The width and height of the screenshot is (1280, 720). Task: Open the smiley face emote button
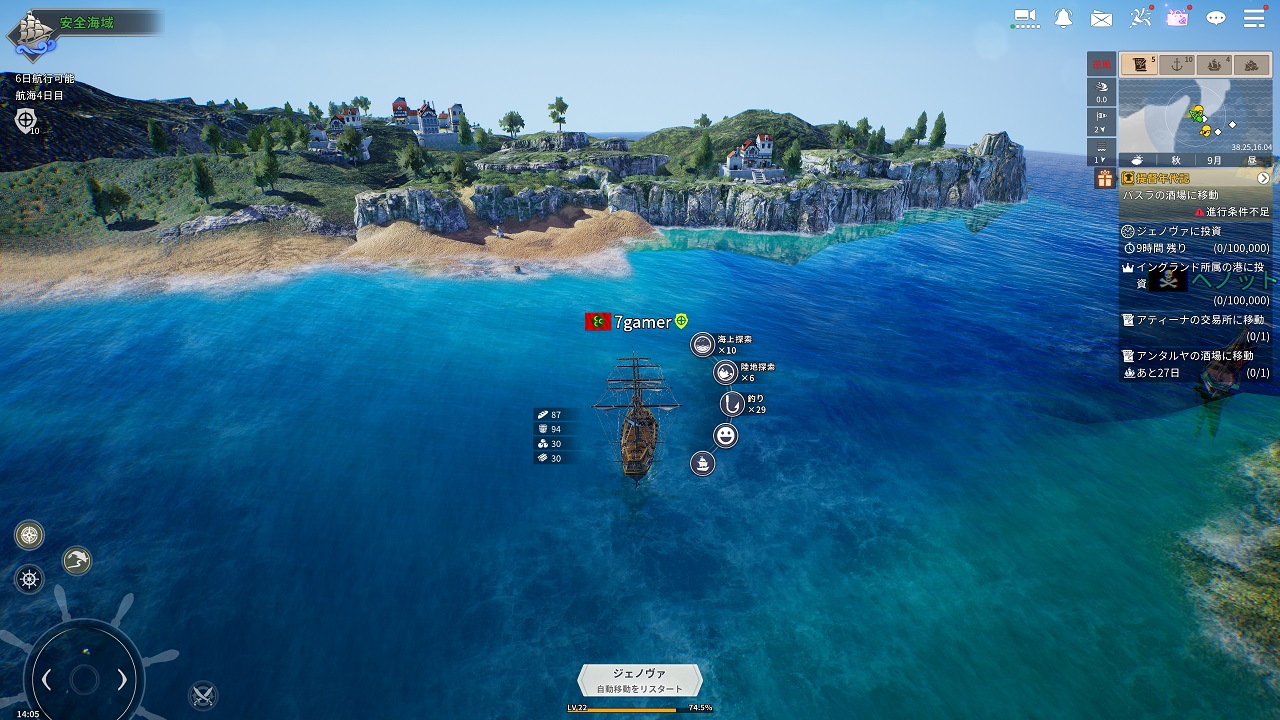(x=725, y=435)
